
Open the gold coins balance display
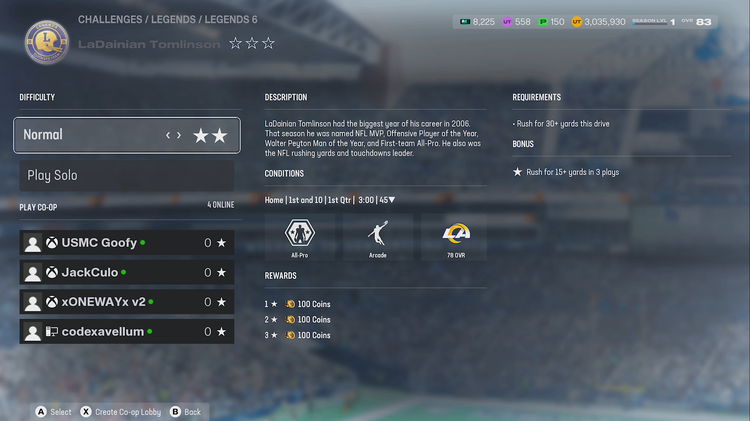(x=599, y=21)
